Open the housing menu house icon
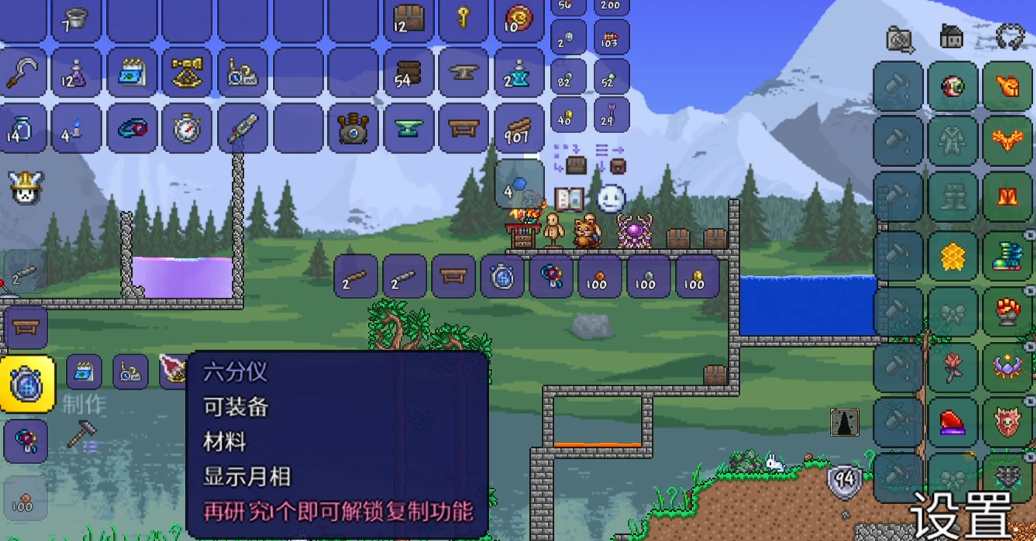 tap(951, 38)
